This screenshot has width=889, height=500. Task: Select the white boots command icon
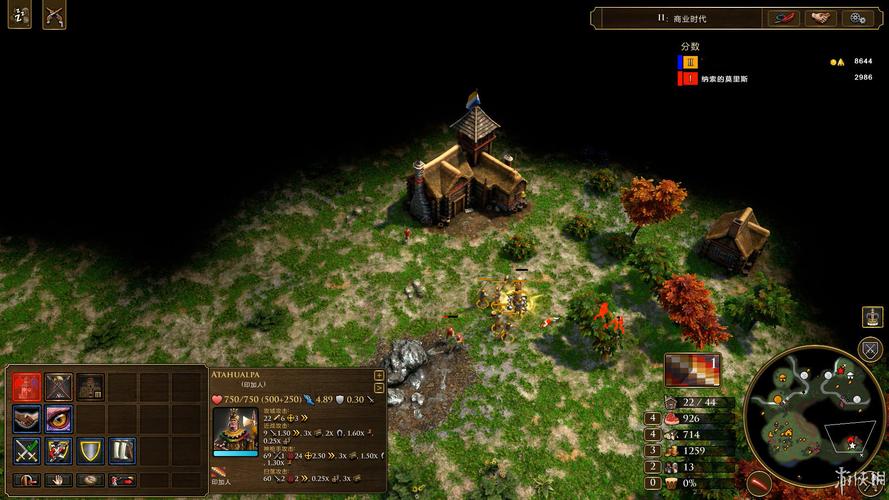click(x=122, y=451)
